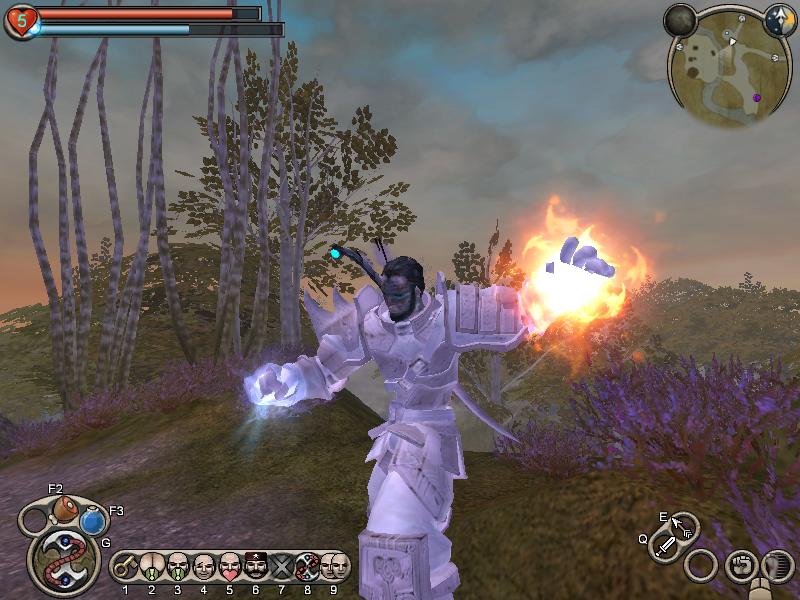The image size is (800, 600).
Task: Select the small Guild Seal hotbar slot
Action: coord(308,567)
